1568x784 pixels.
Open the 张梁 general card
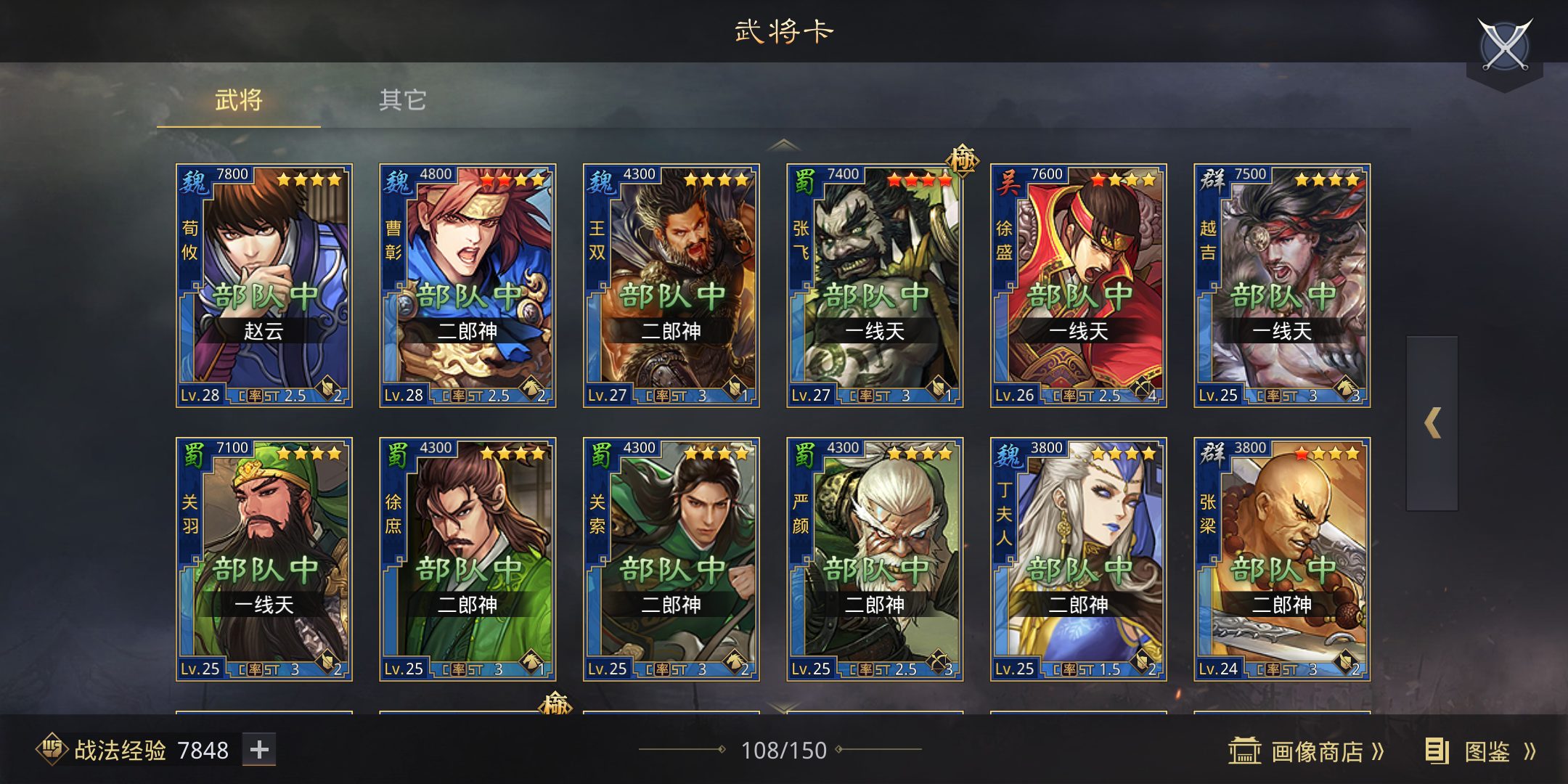pos(1282,559)
